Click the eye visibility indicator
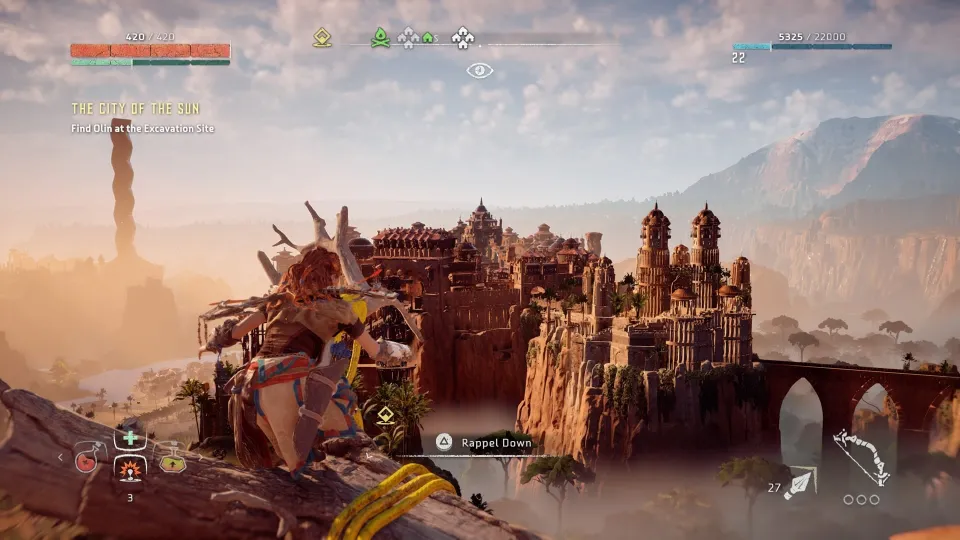 click(x=480, y=71)
